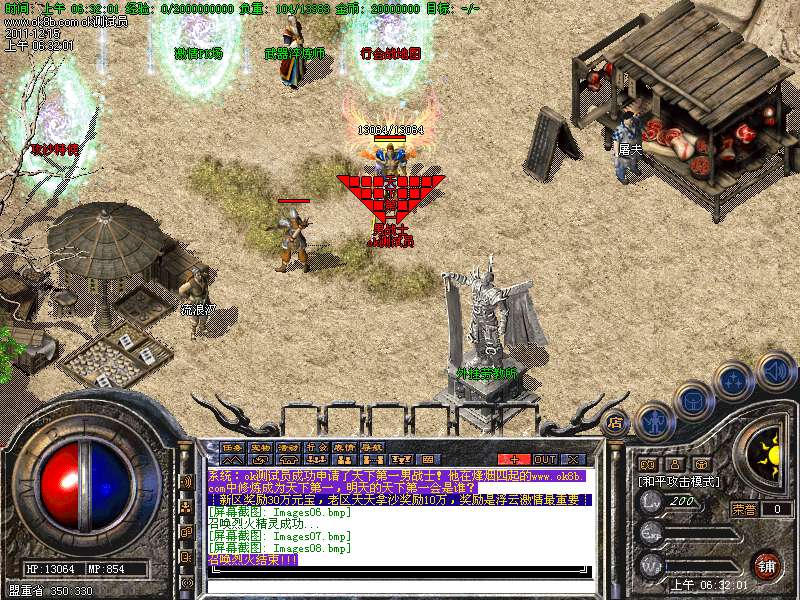Open the skills sparkle round button
Image resolution: width=800 pixels, height=600 pixels.
(735, 379)
